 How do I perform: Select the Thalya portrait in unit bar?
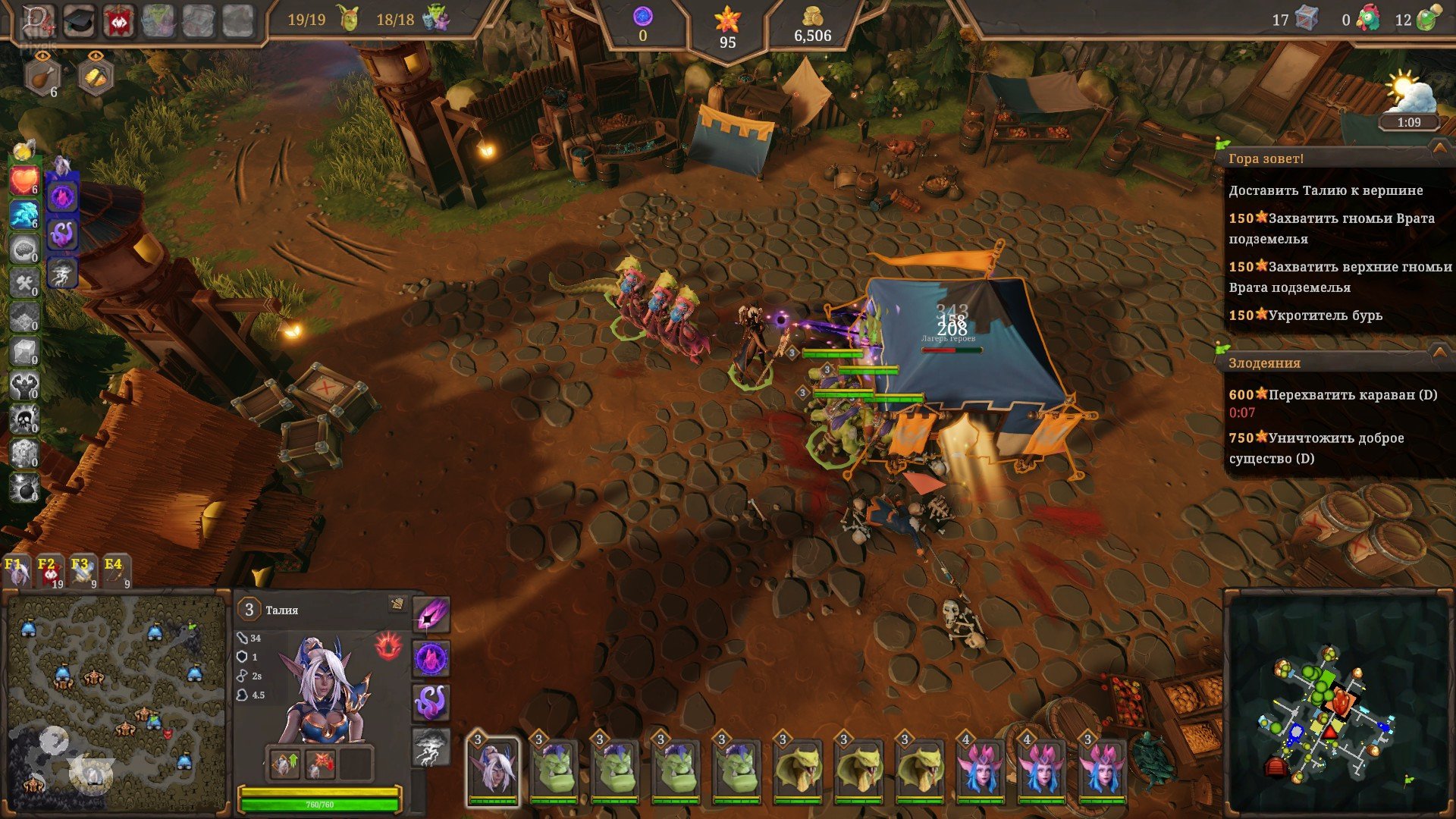[x=492, y=770]
